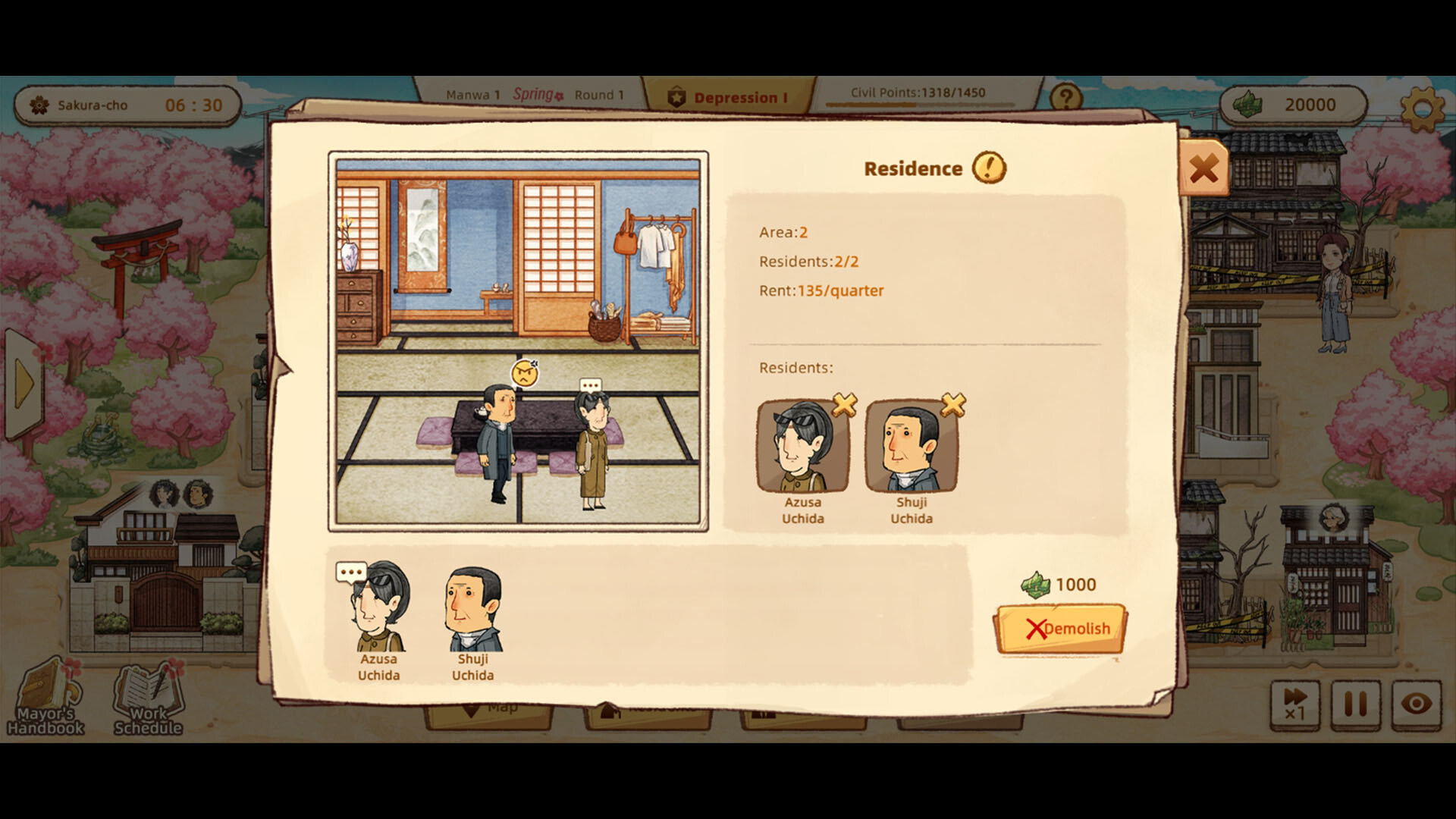Open the help question mark
The height and width of the screenshot is (819, 1456).
tap(1065, 96)
